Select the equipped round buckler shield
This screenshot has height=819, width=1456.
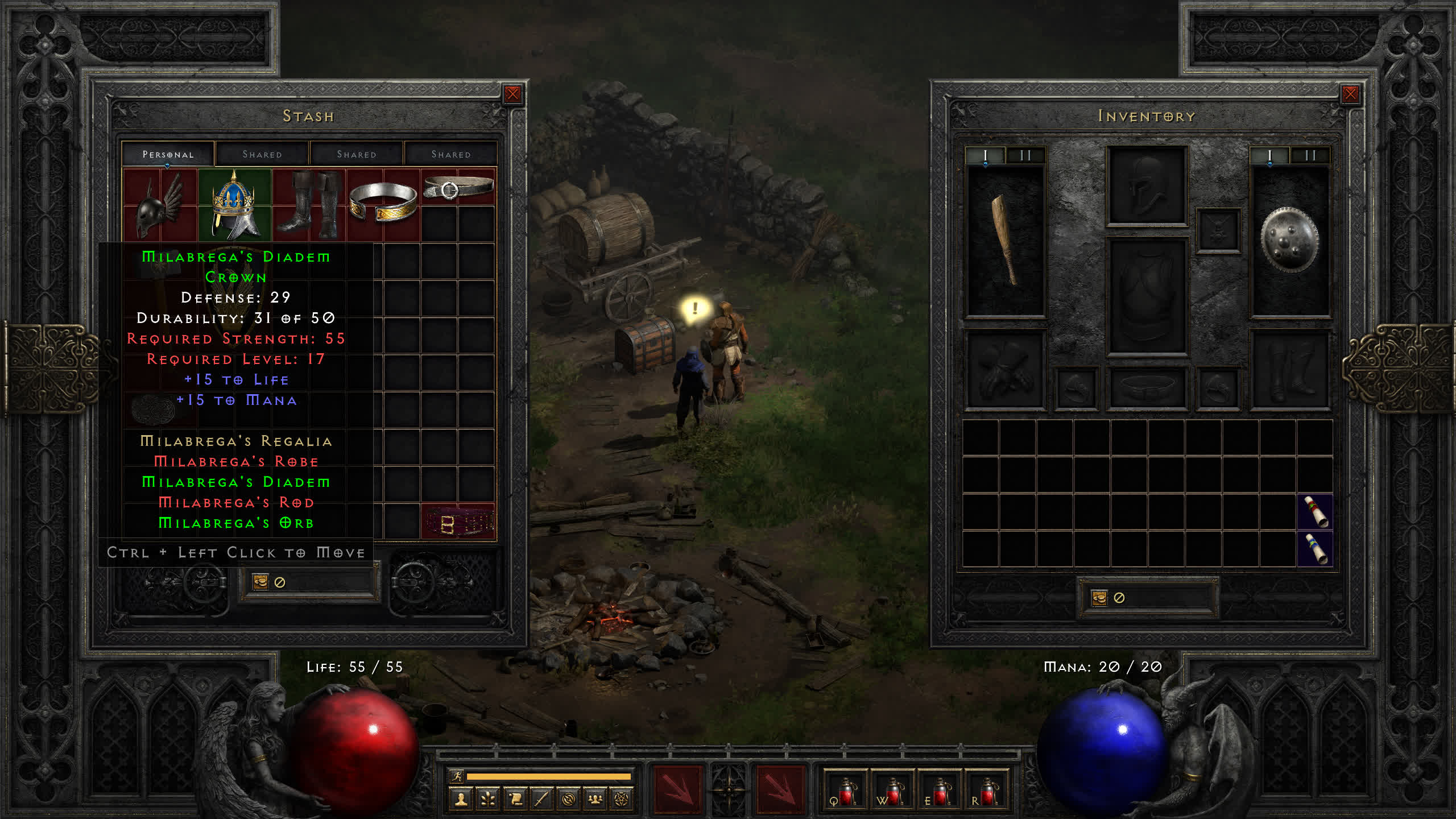point(1289,240)
